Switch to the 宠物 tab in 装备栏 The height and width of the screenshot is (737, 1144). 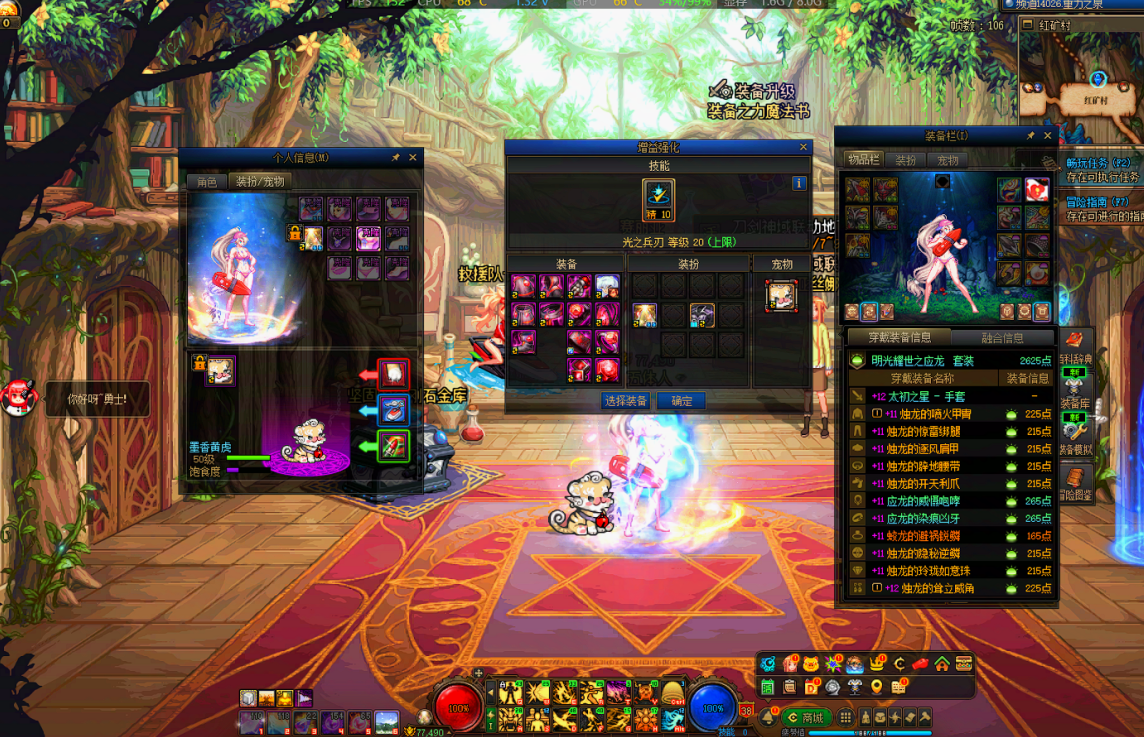tap(948, 160)
